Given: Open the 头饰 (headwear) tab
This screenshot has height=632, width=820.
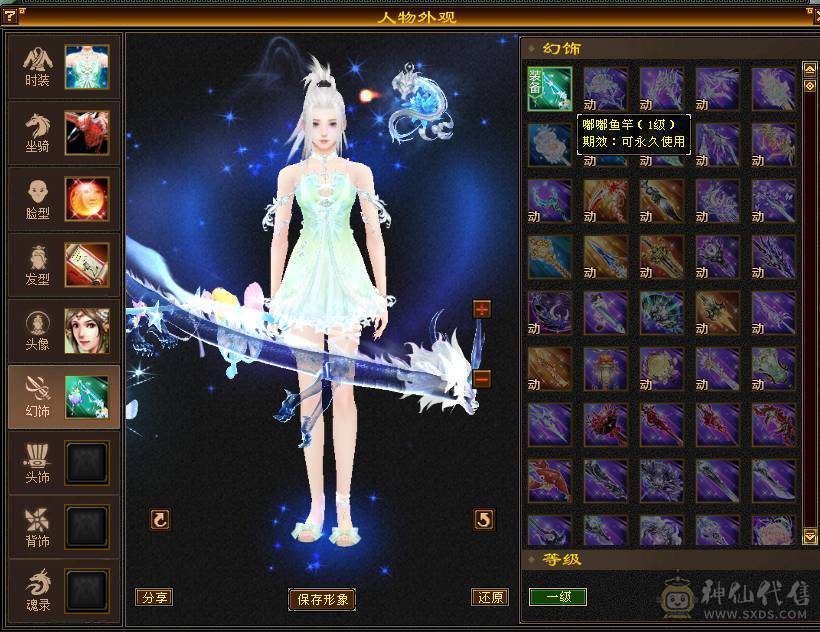Looking at the screenshot, I should [x=64, y=463].
